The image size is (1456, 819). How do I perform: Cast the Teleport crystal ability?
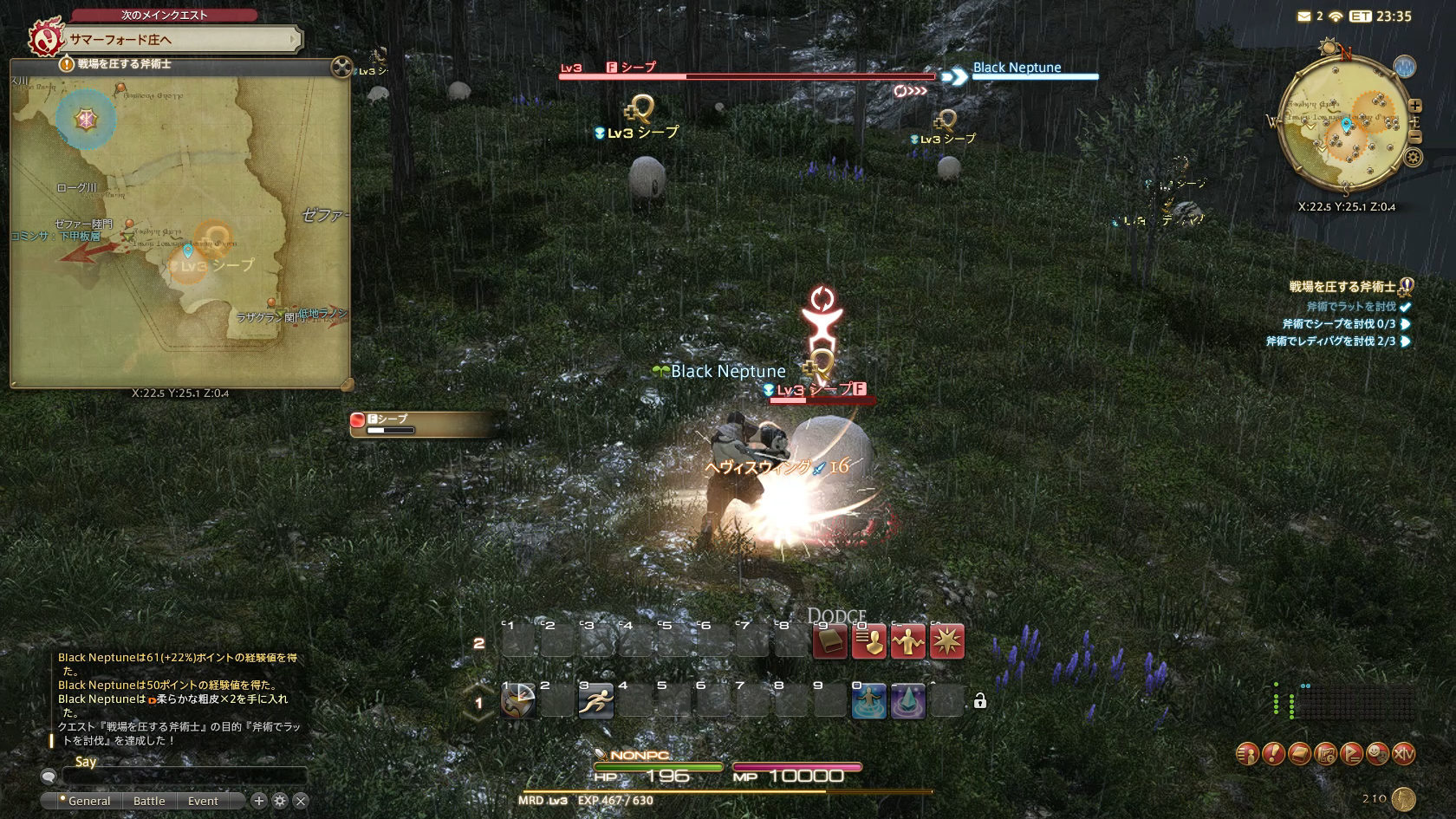pyautogui.click(x=907, y=701)
